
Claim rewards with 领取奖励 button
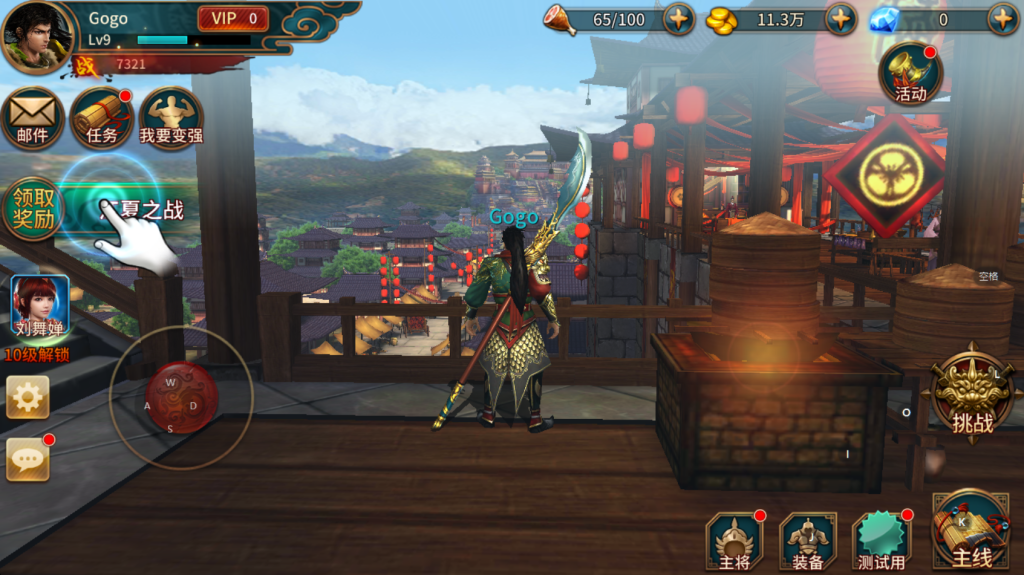click(x=32, y=209)
